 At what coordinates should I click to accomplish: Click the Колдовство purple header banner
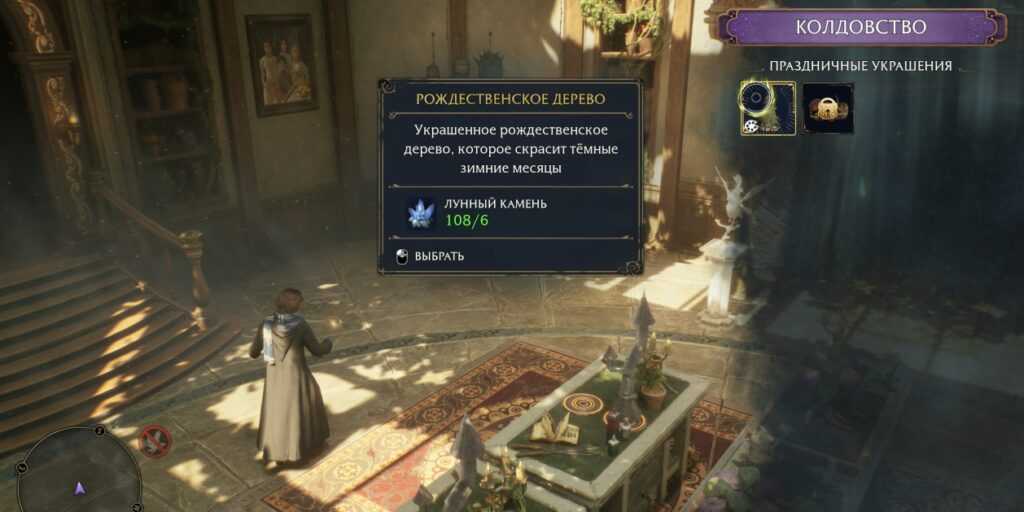click(860, 27)
